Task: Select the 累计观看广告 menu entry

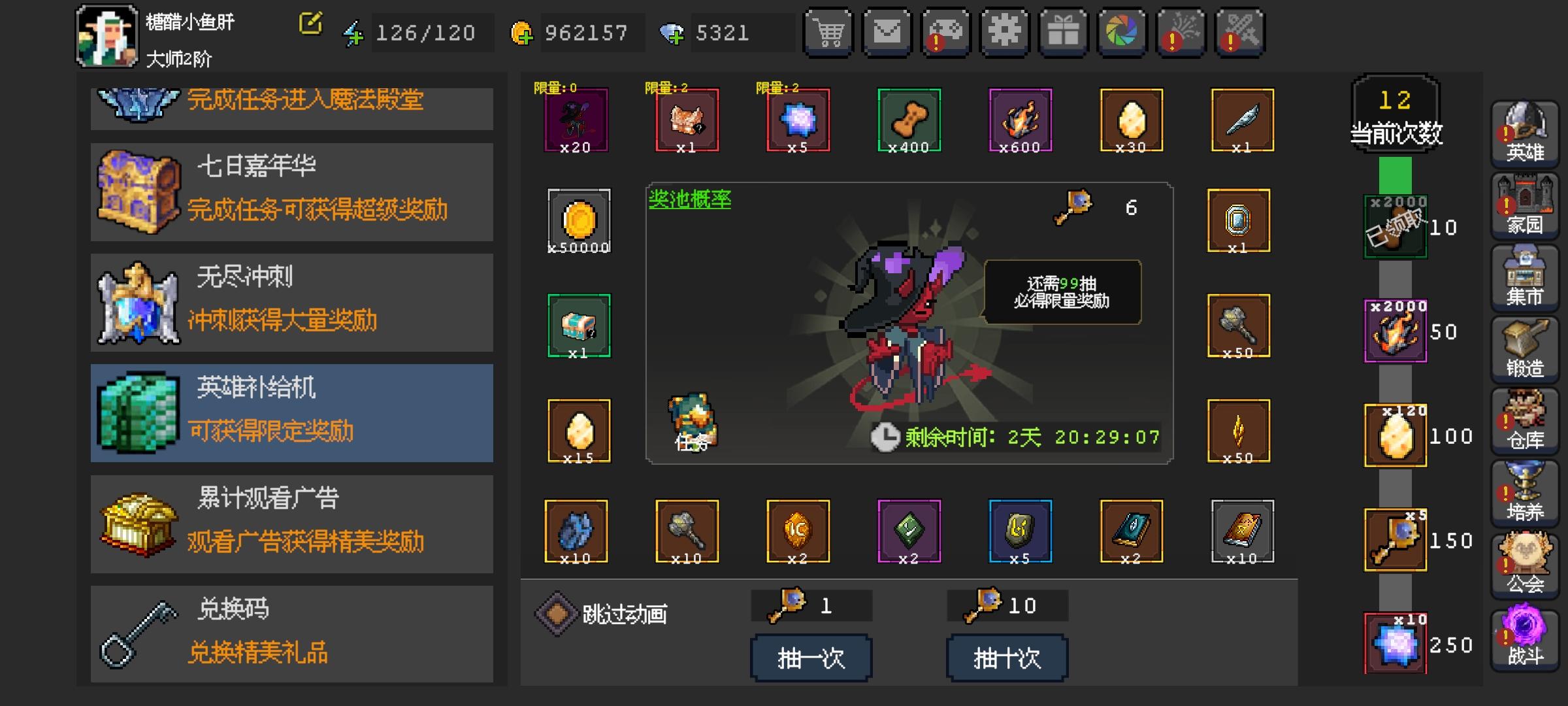Action: coord(291,523)
